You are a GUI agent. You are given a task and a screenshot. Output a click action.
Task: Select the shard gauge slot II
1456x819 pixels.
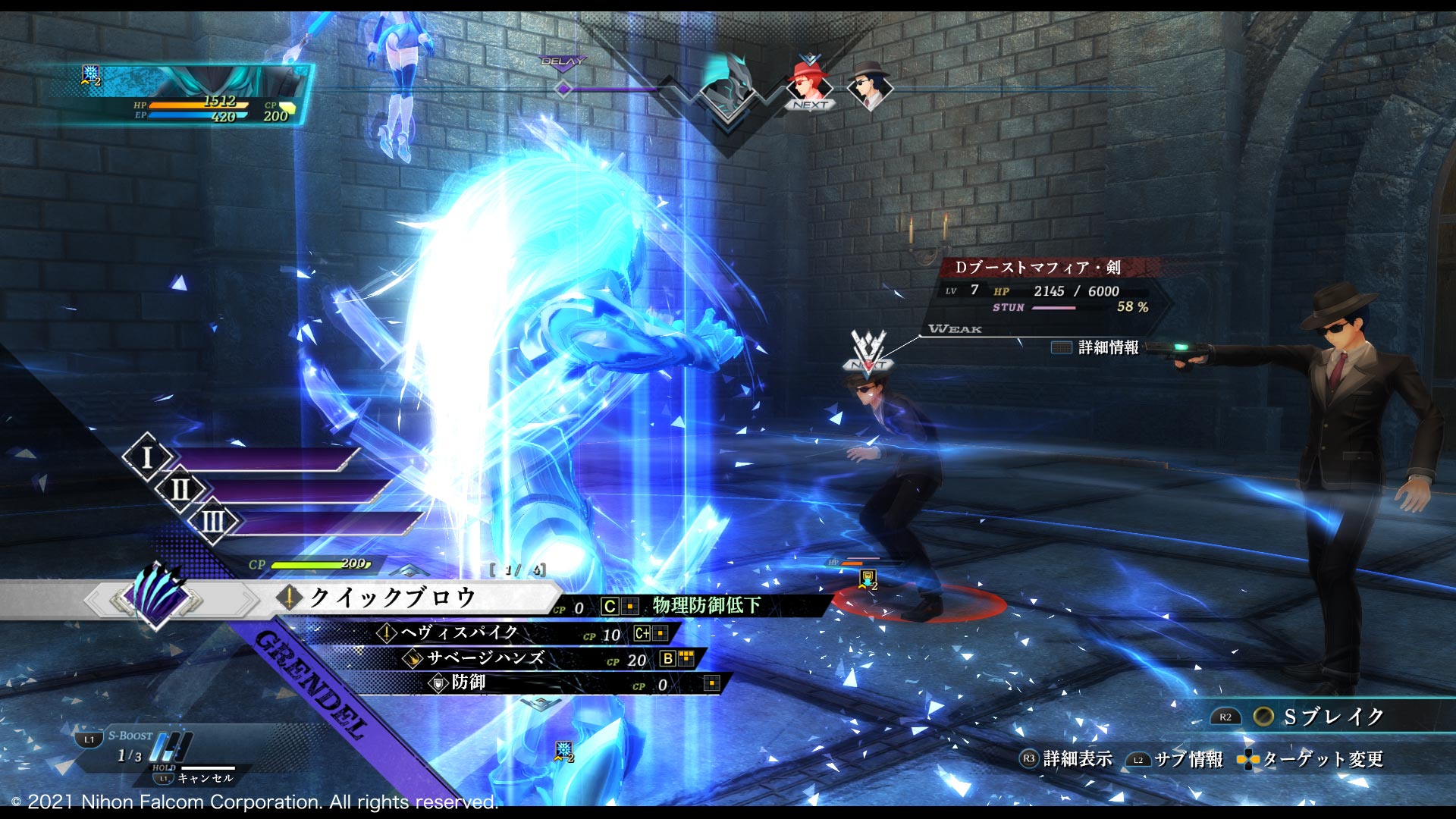(180, 490)
